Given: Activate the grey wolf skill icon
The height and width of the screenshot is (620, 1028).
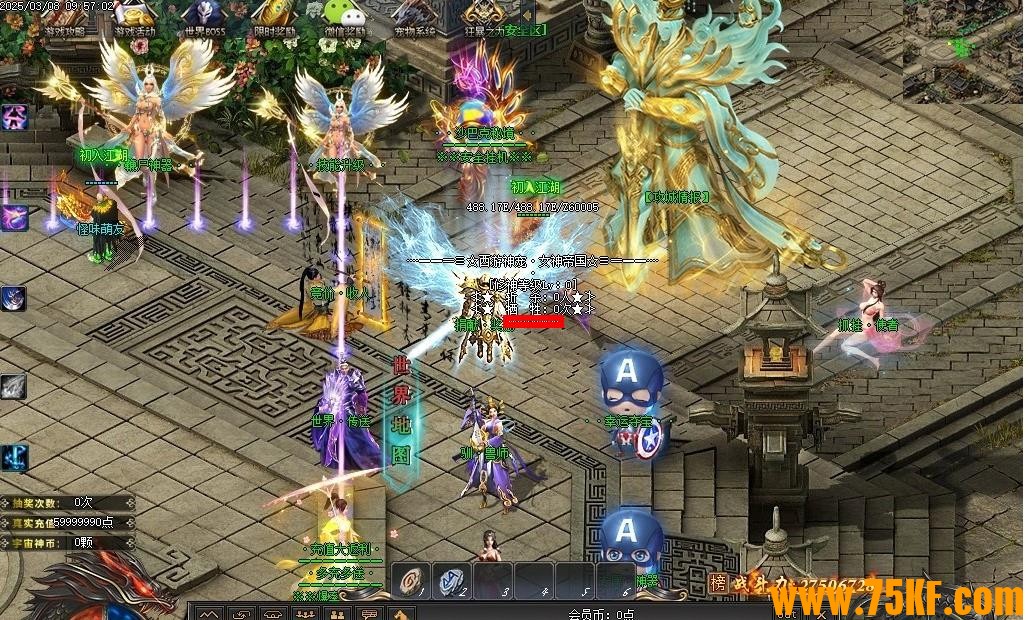Looking at the screenshot, I should coord(14,387).
